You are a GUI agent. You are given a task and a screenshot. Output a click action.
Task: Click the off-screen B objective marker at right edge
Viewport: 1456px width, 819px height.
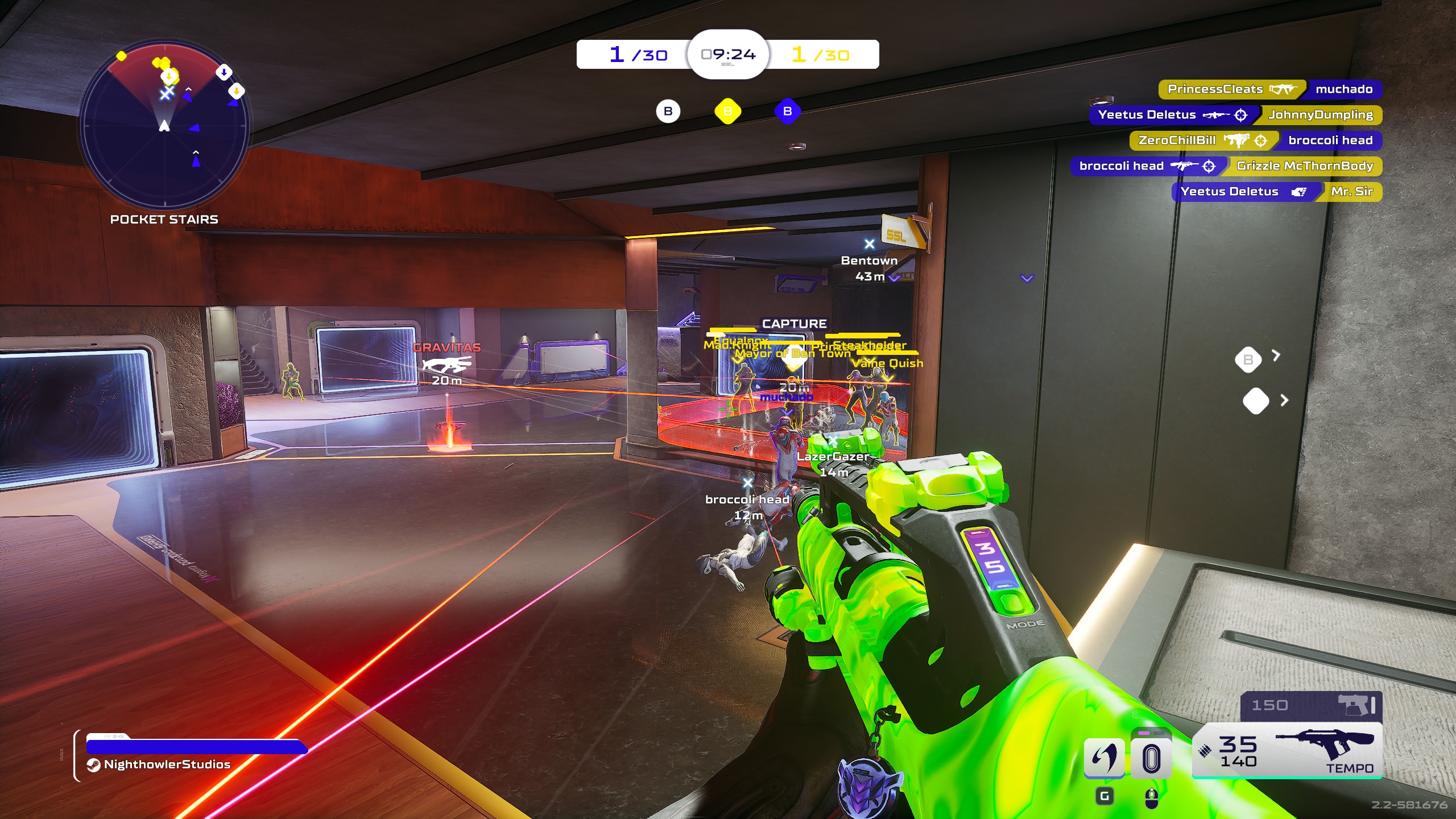1248,359
